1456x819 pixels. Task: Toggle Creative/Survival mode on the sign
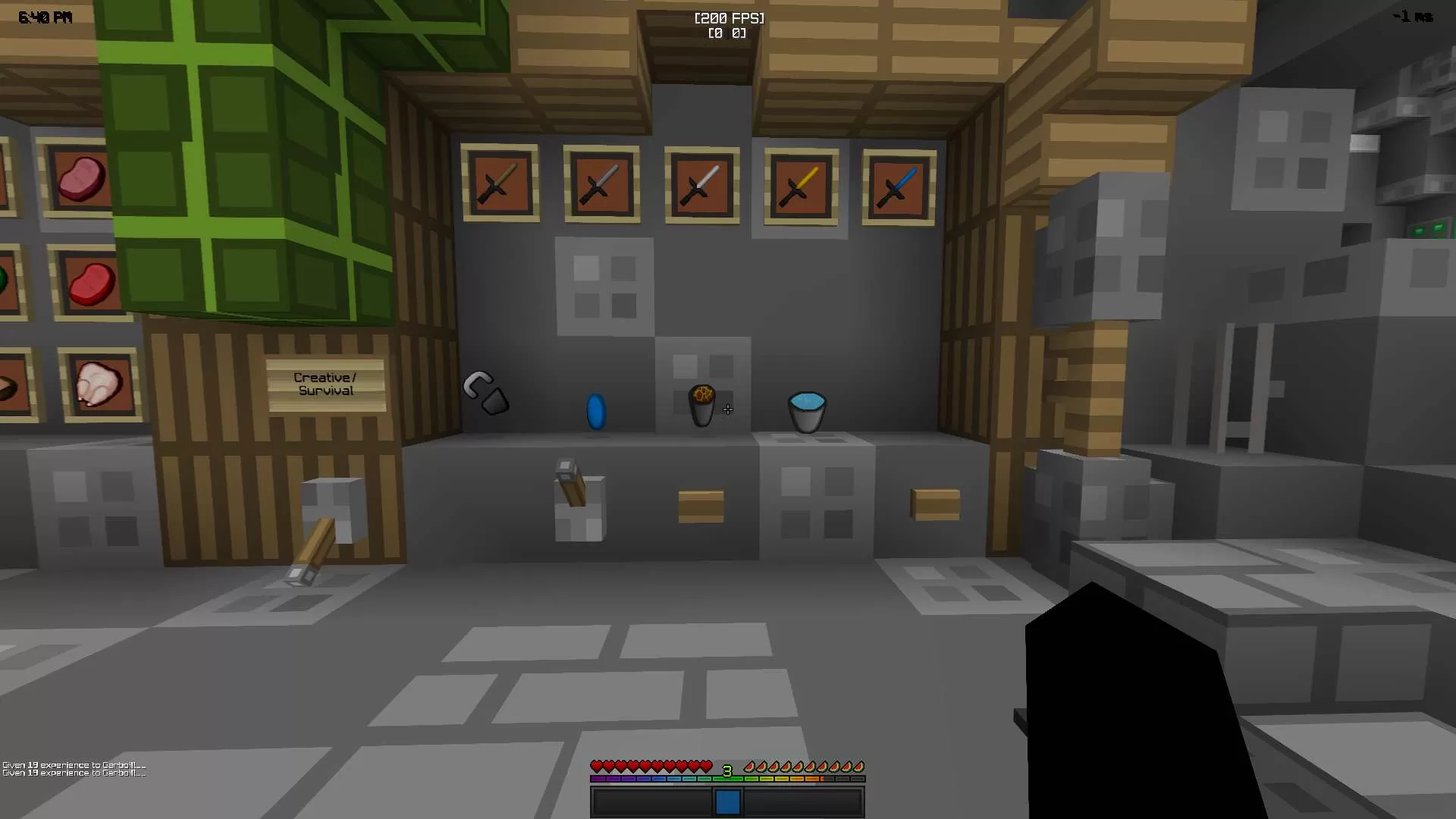point(325,384)
